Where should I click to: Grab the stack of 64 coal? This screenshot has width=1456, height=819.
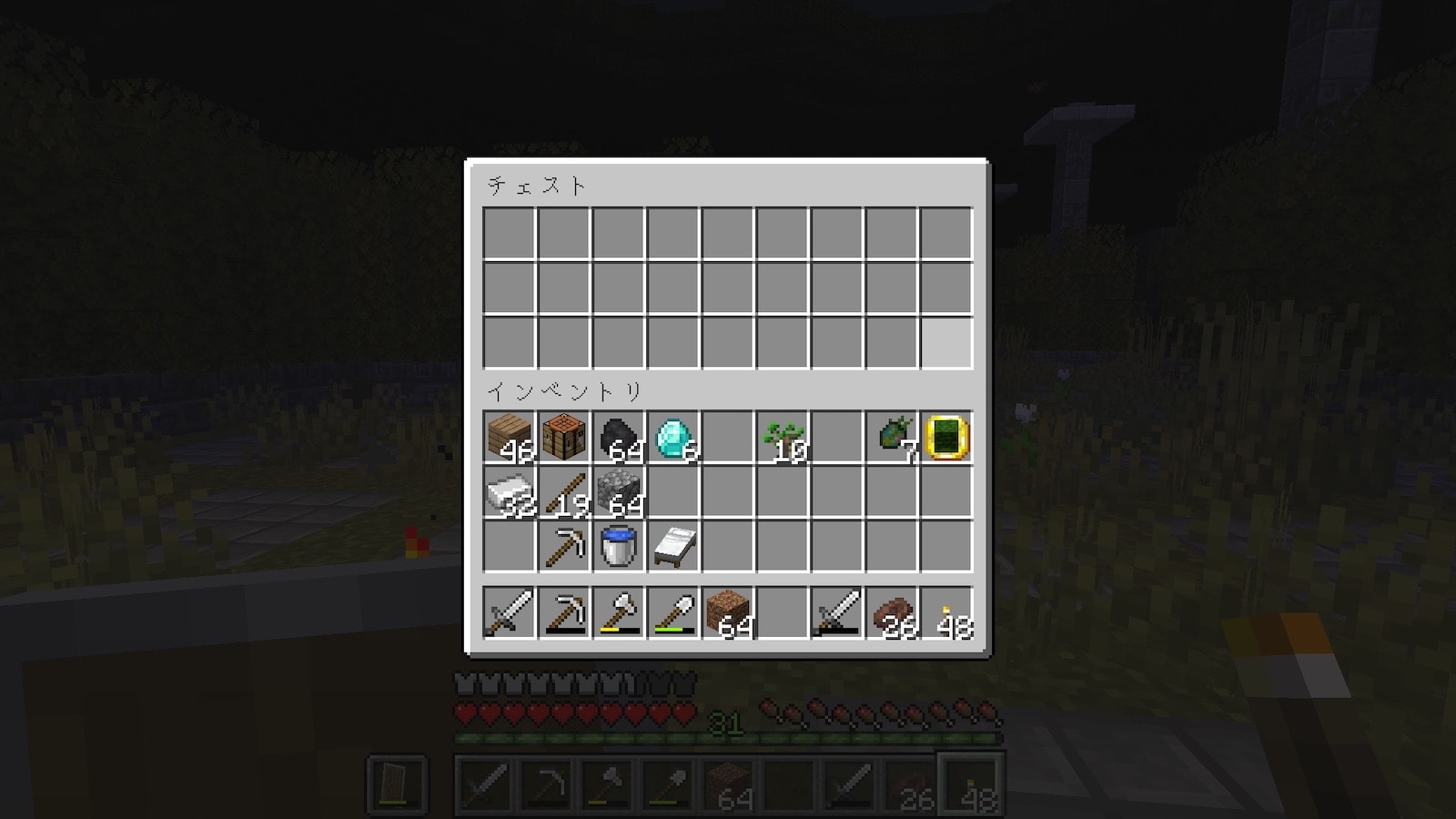point(618,438)
